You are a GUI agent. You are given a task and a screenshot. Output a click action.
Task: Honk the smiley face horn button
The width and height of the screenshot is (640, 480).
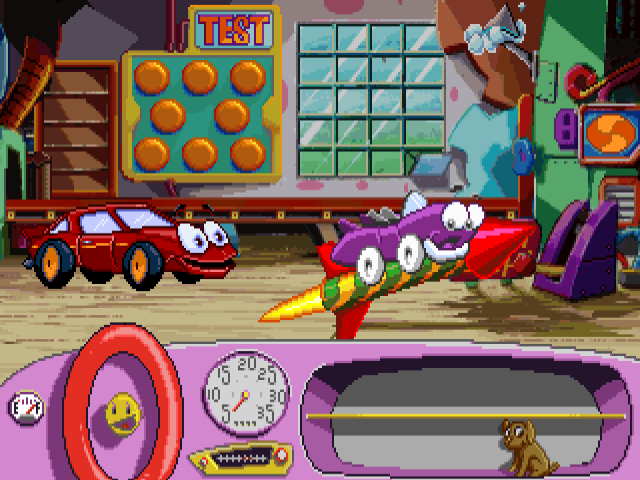(124, 412)
